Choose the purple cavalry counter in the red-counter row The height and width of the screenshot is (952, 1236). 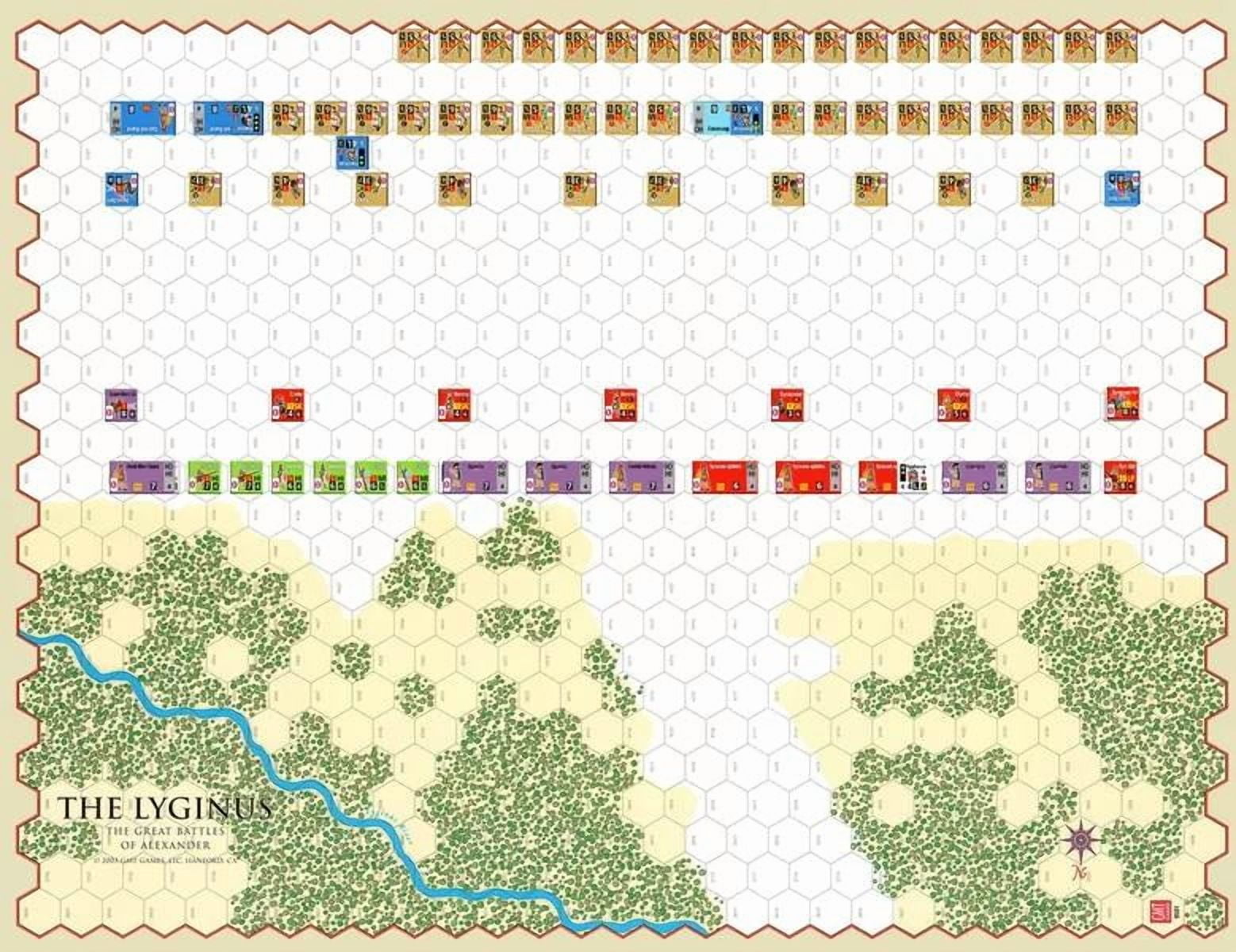[x=121, y=405]
